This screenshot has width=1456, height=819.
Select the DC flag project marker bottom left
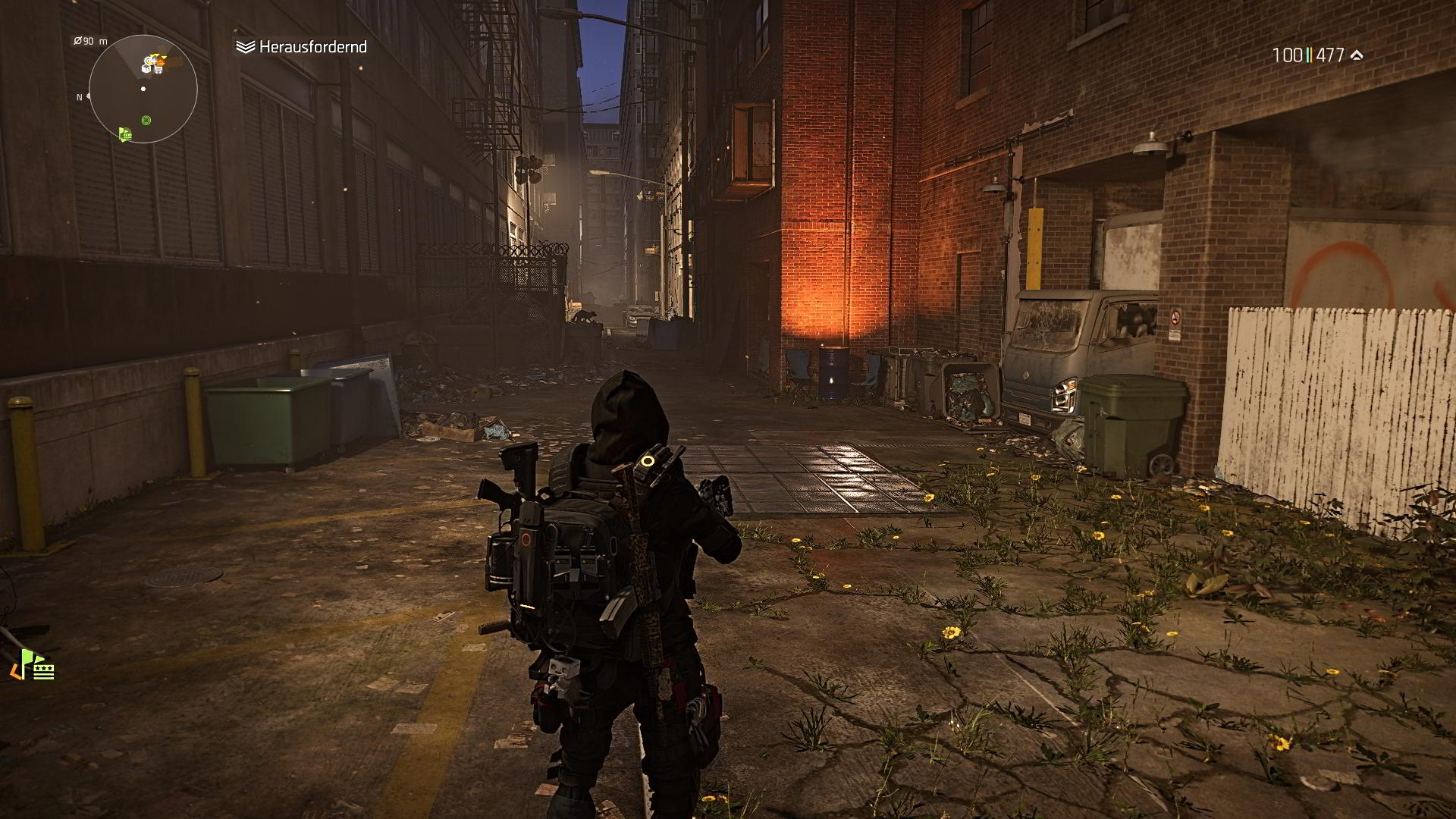pos(43,670)
